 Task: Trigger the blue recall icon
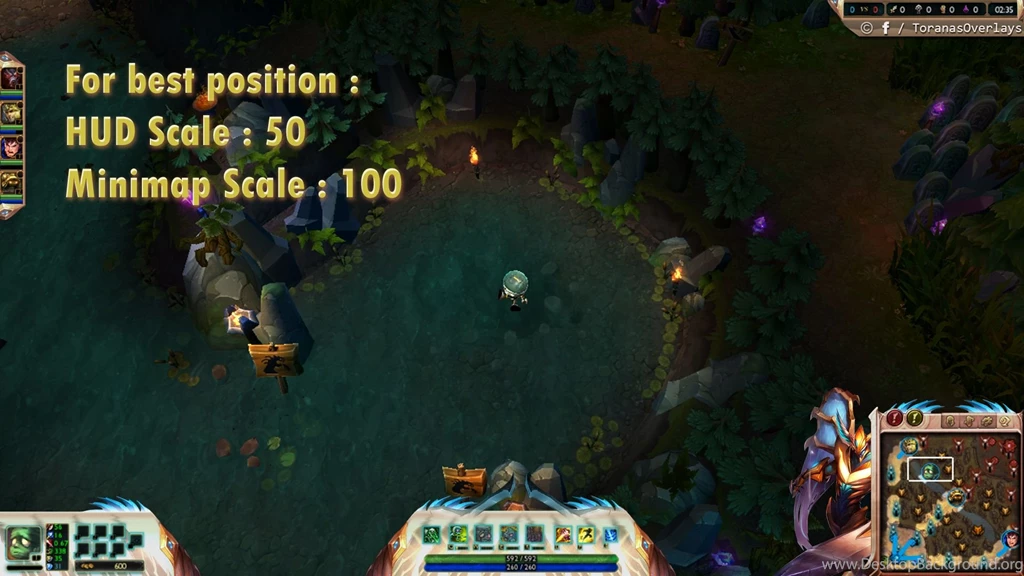tap(610, 535)
